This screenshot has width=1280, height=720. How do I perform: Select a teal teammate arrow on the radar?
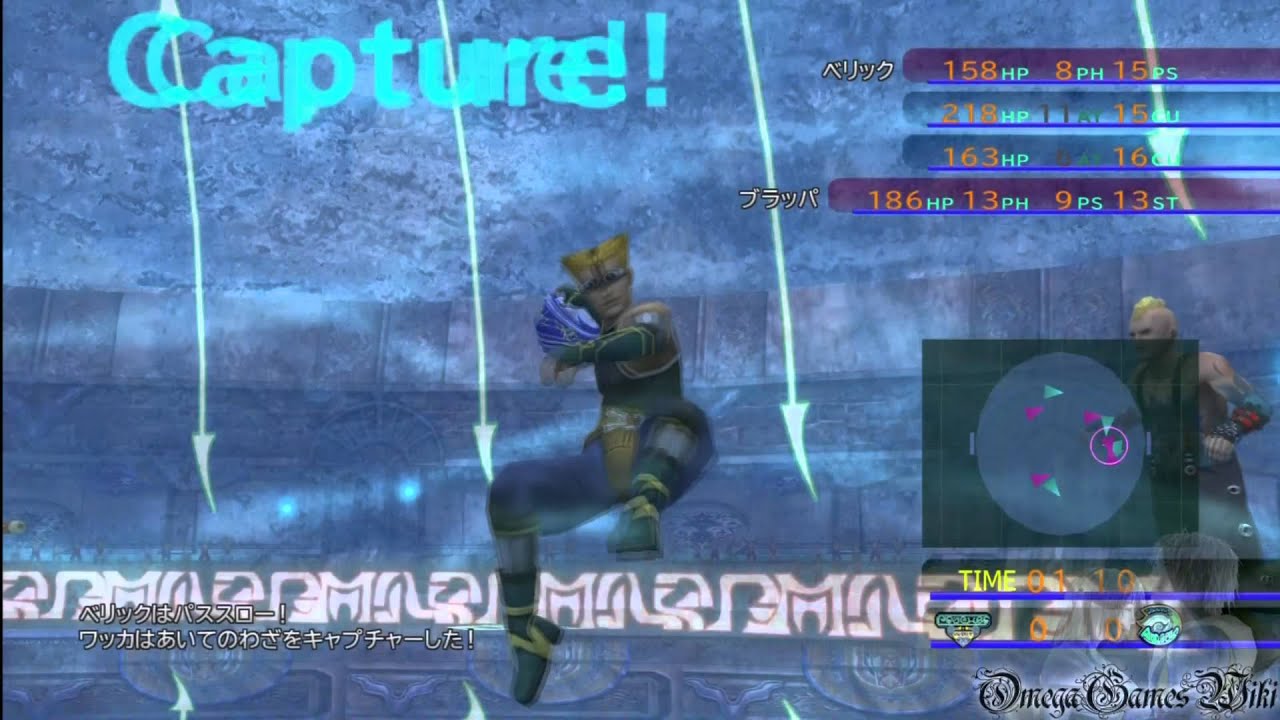coord(1053,392)
